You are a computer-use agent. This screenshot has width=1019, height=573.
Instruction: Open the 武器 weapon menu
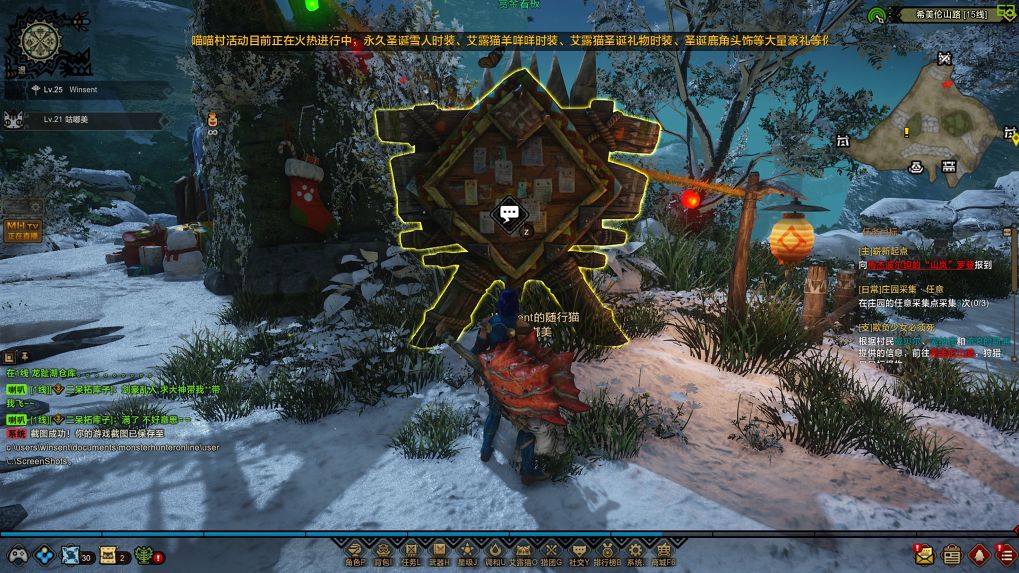coord(438,551)
